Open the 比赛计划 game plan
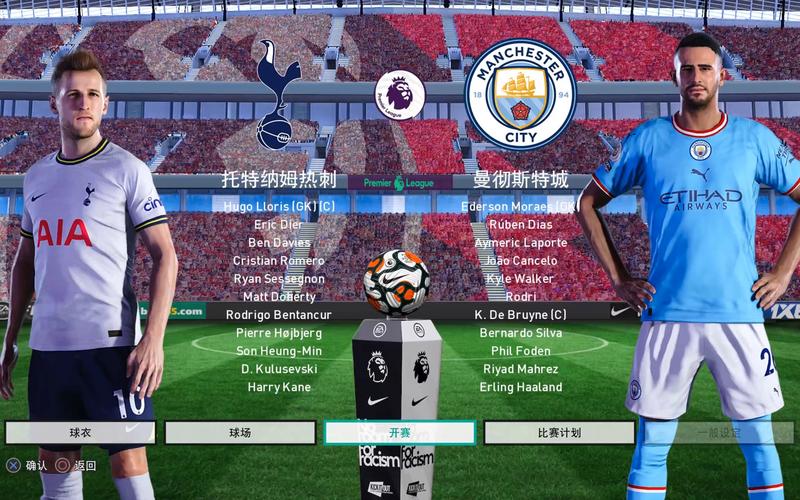This screenshot has width=800, height=500. (559, 433)
